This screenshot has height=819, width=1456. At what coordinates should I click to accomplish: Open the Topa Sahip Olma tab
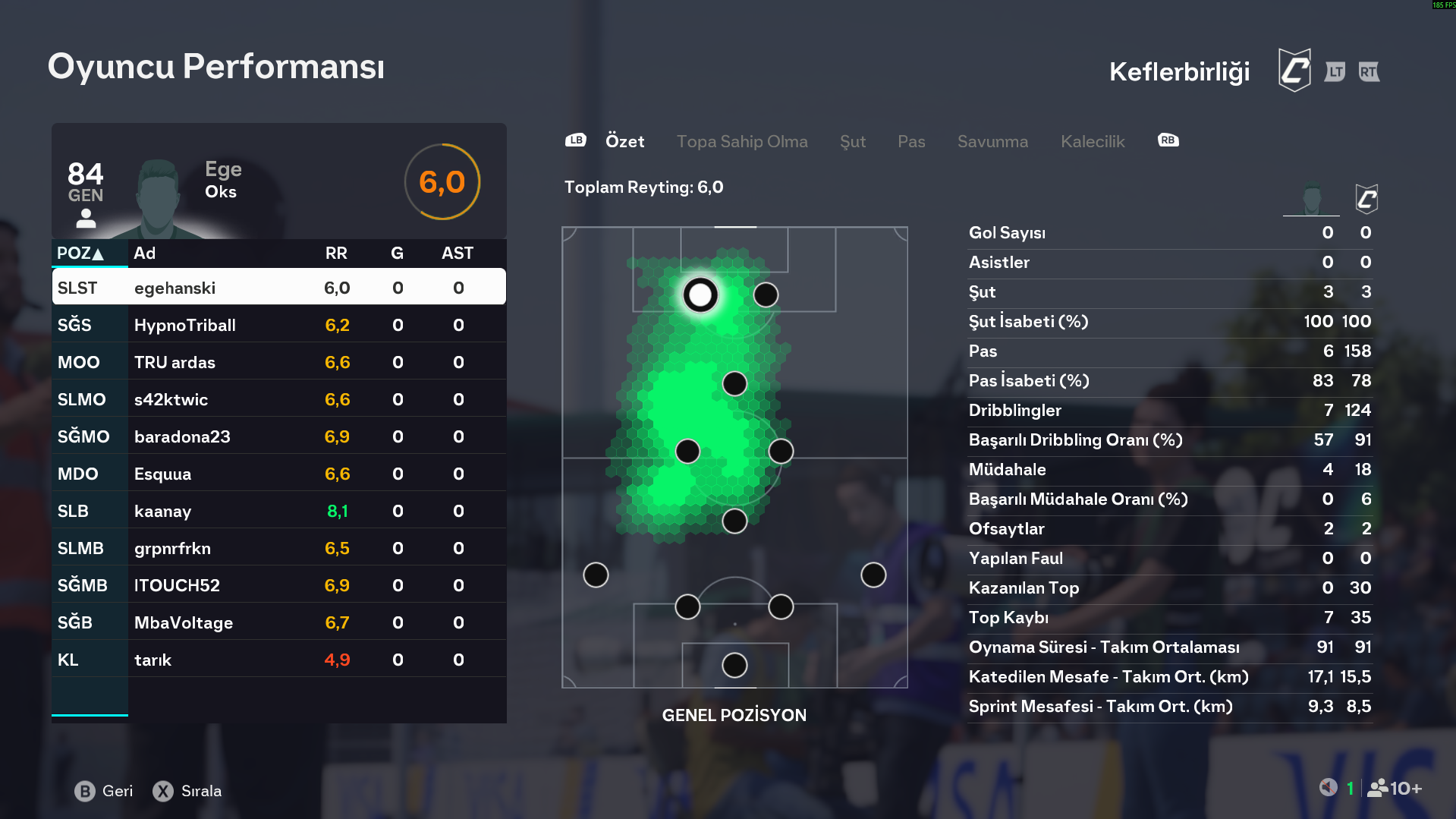pyautogui.click(x=741, y=141)
